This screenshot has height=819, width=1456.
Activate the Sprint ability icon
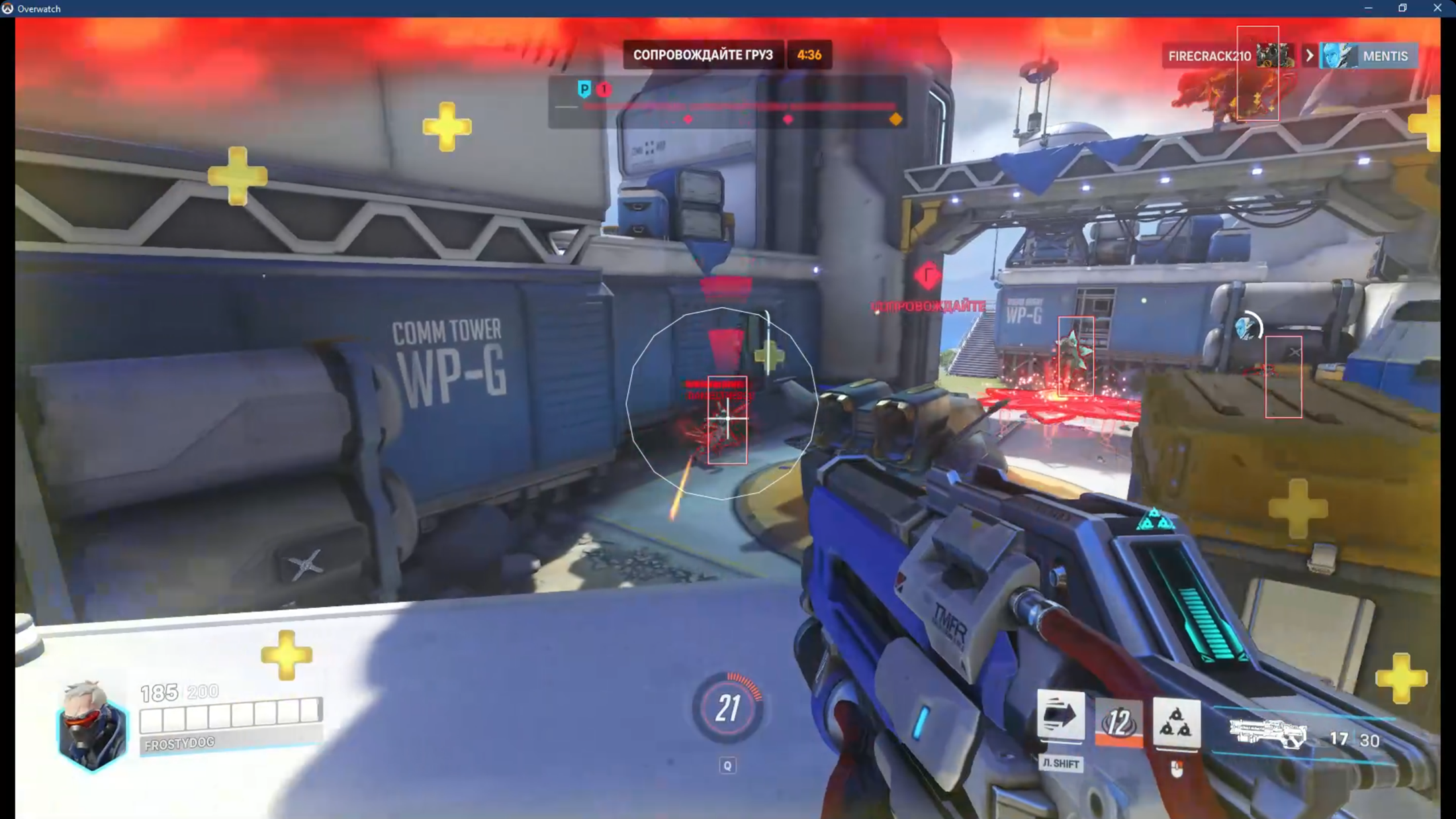point(1060,716)
